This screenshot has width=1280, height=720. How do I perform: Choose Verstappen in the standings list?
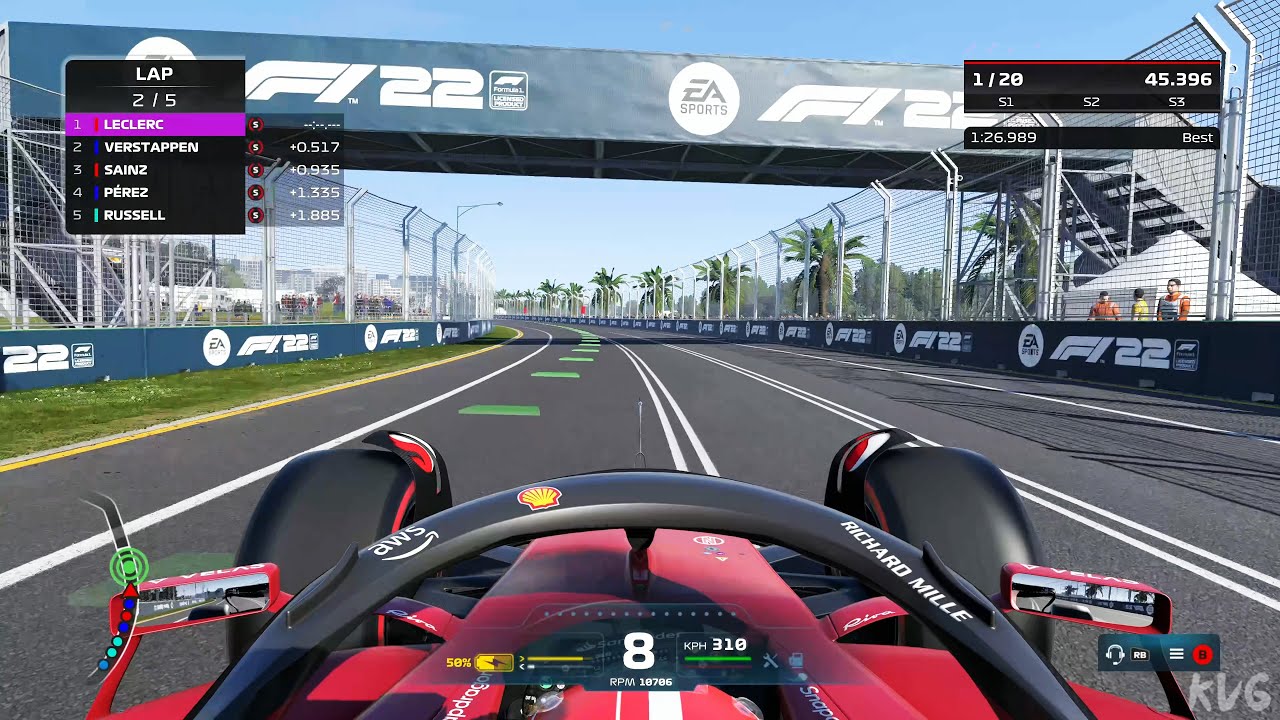(155, 147)
